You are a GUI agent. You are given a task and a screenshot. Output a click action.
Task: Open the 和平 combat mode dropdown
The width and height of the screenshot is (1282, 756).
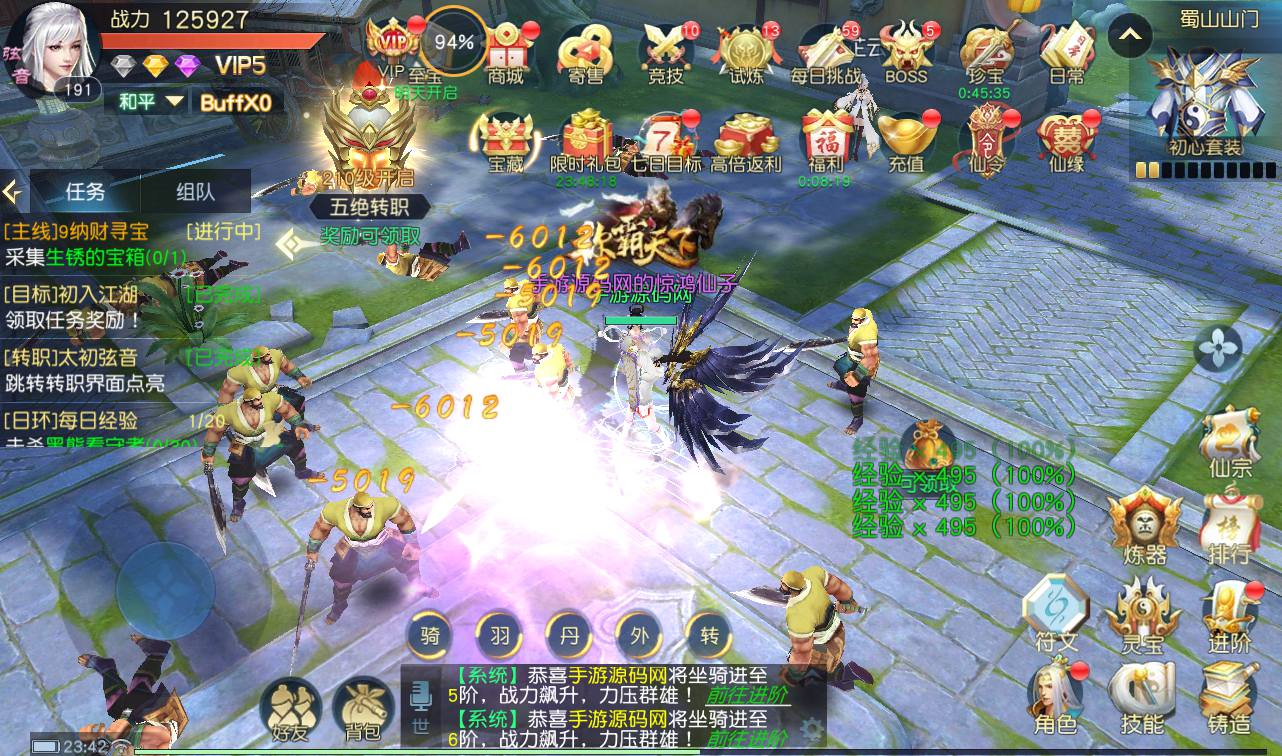151,101
